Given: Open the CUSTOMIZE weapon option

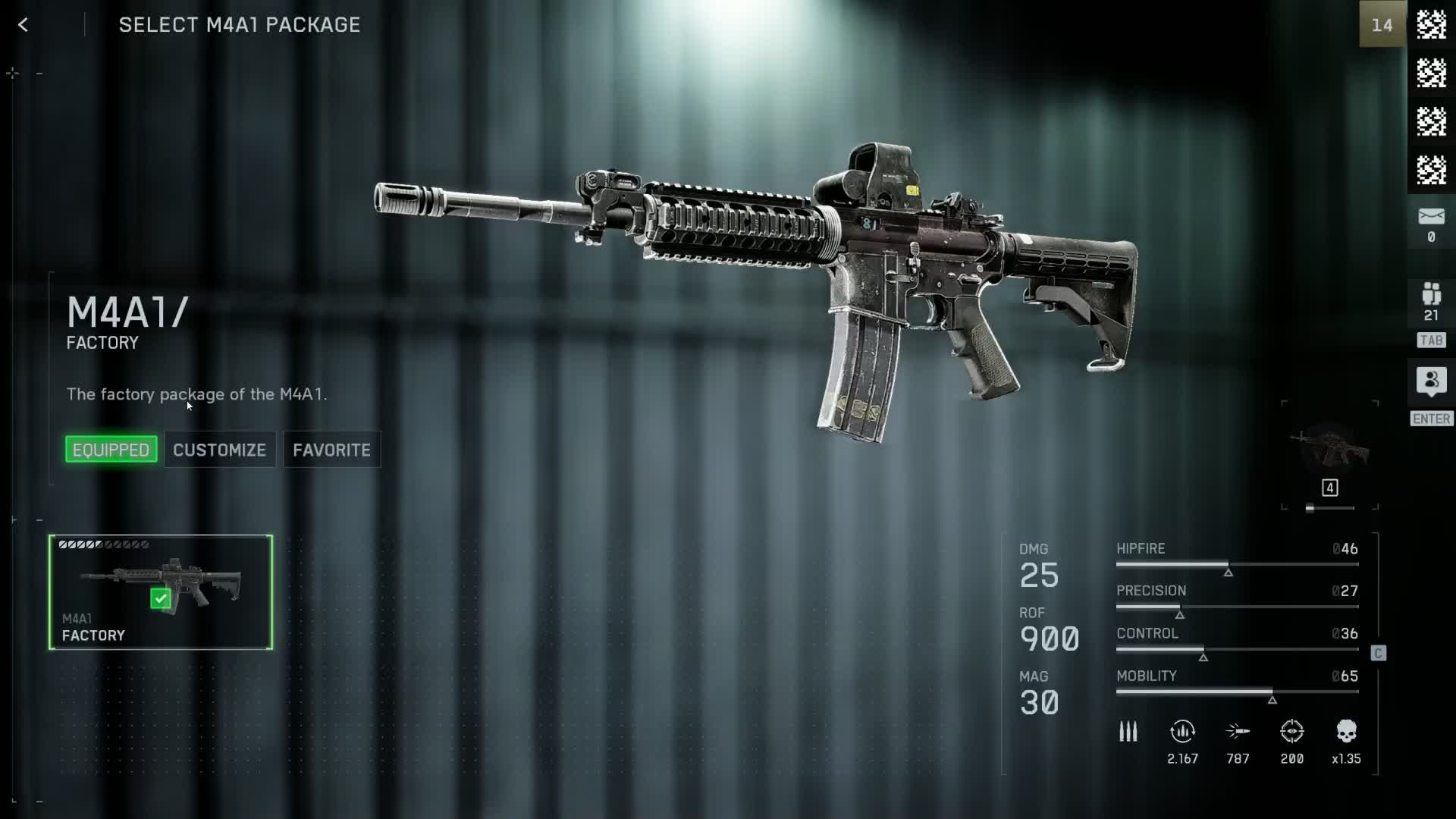Looking at the screenshot, I should [x=219, y=450].
